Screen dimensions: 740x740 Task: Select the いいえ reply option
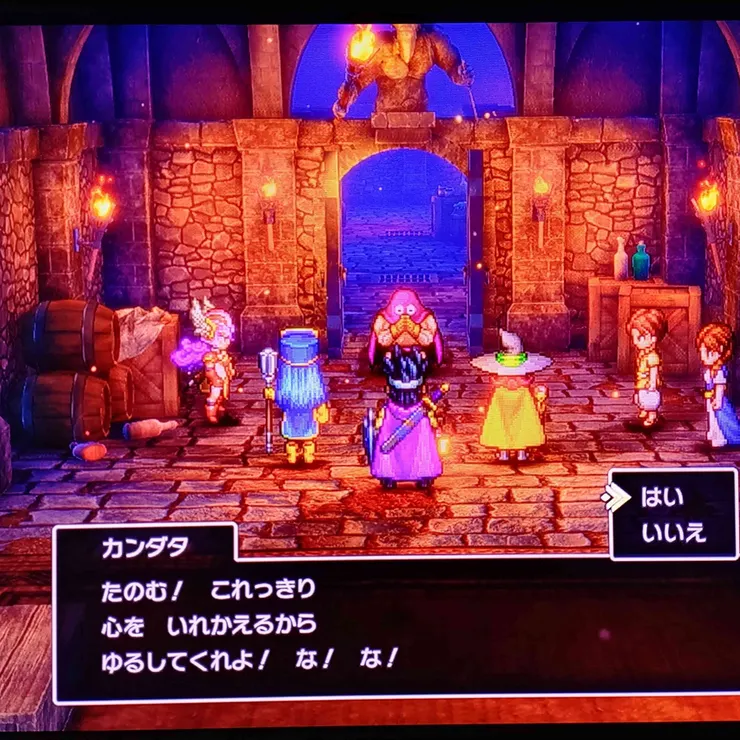coord(672,532)
